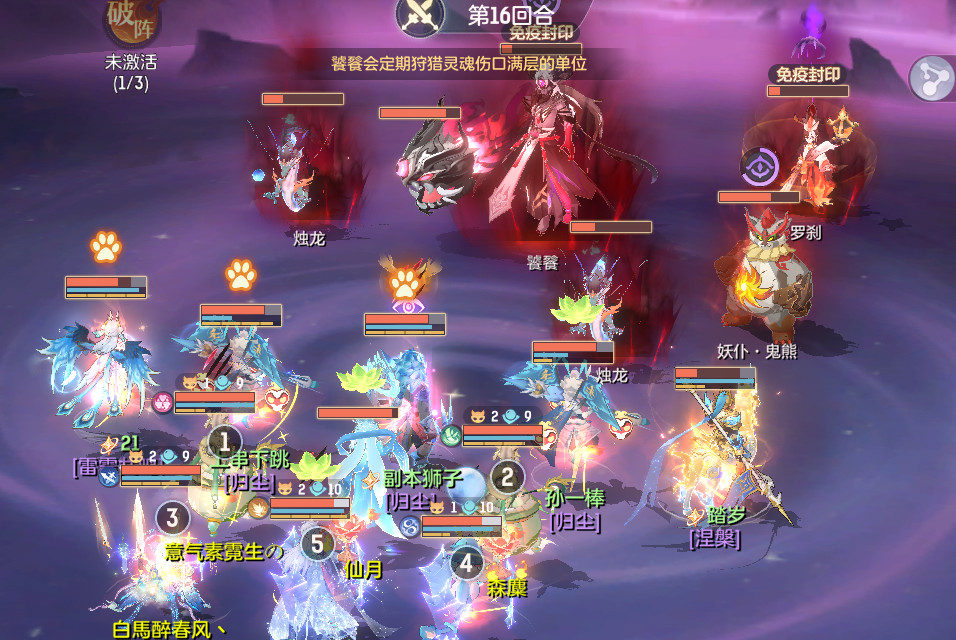Open the connected-nodes side panel button

pyautogui.click(x=932, y=77)
